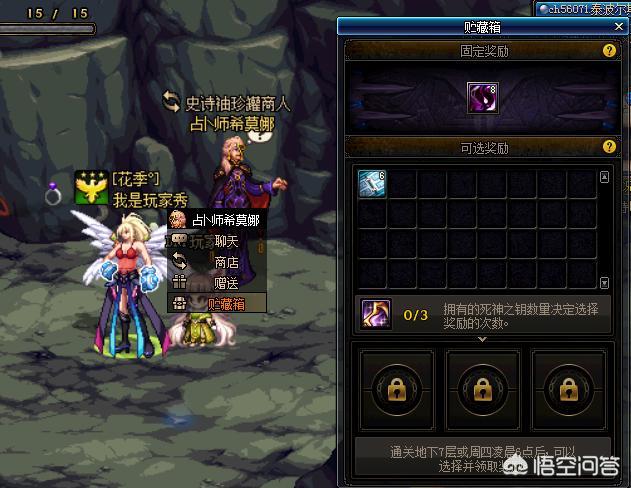Select 聊天 (chat) in the NPC menu
The width and height of the screenshot is (631, 488).
pyautogui.click(x=226, y=241)
